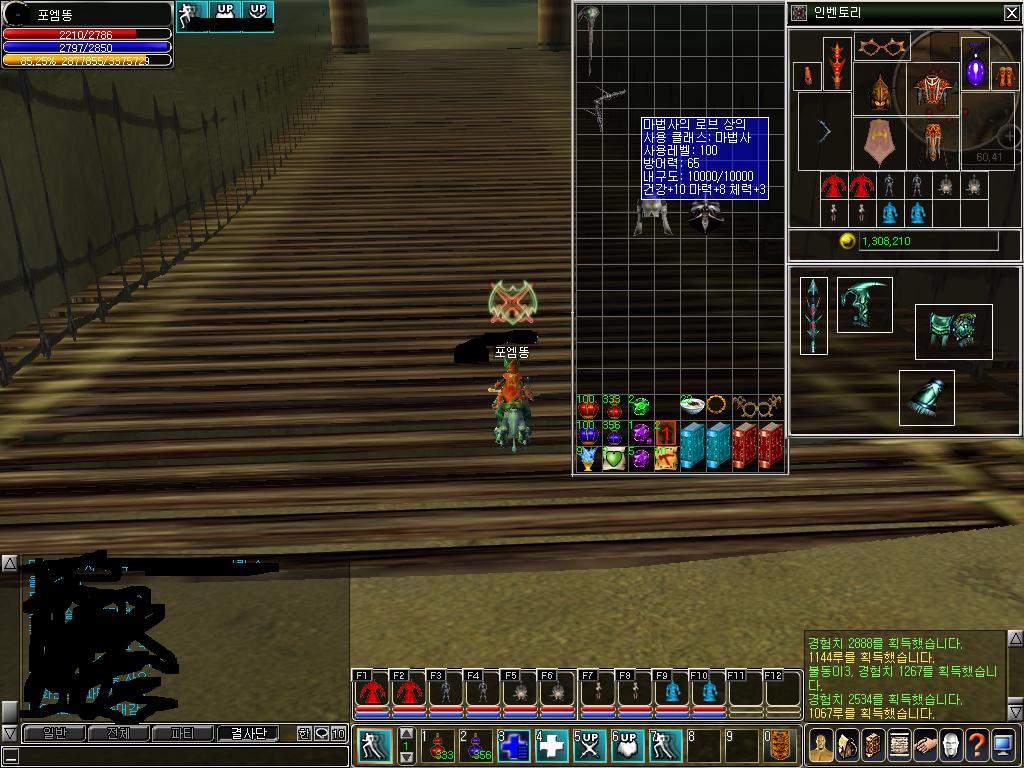Select the green heart item in inventory
Viewport: 1024px width, 768px height.
tap(614, 458)
